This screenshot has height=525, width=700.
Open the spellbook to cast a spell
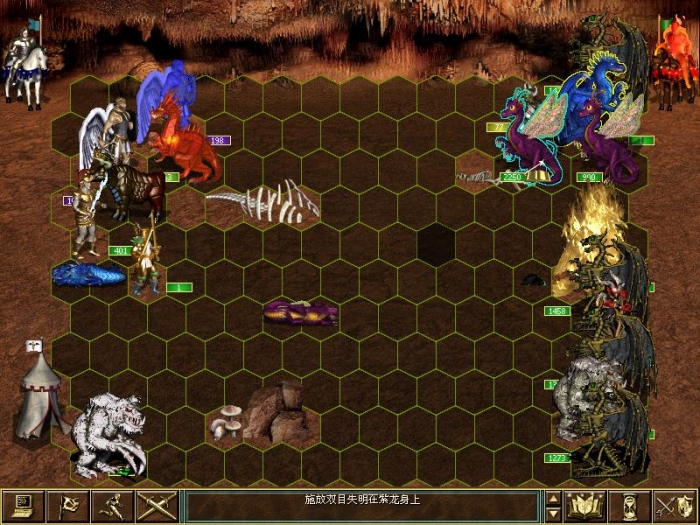tap(584, 505)
